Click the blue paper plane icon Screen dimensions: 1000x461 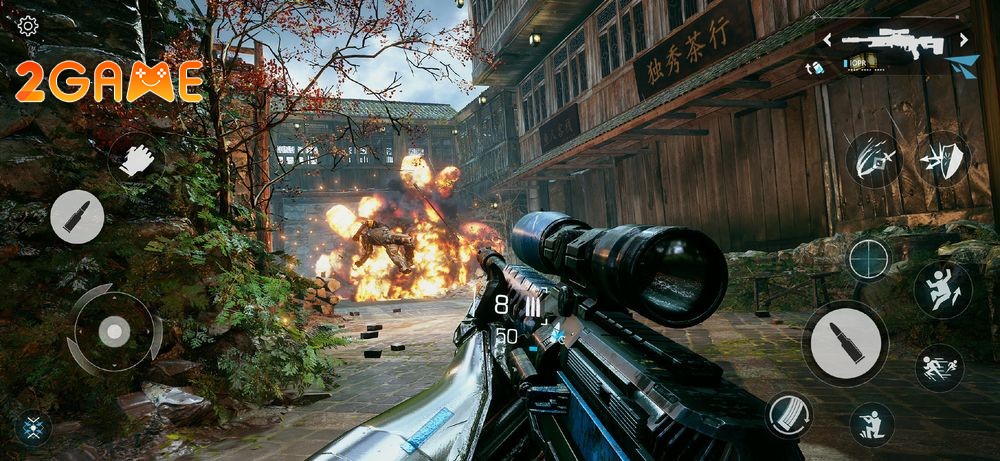coord(962,66)
